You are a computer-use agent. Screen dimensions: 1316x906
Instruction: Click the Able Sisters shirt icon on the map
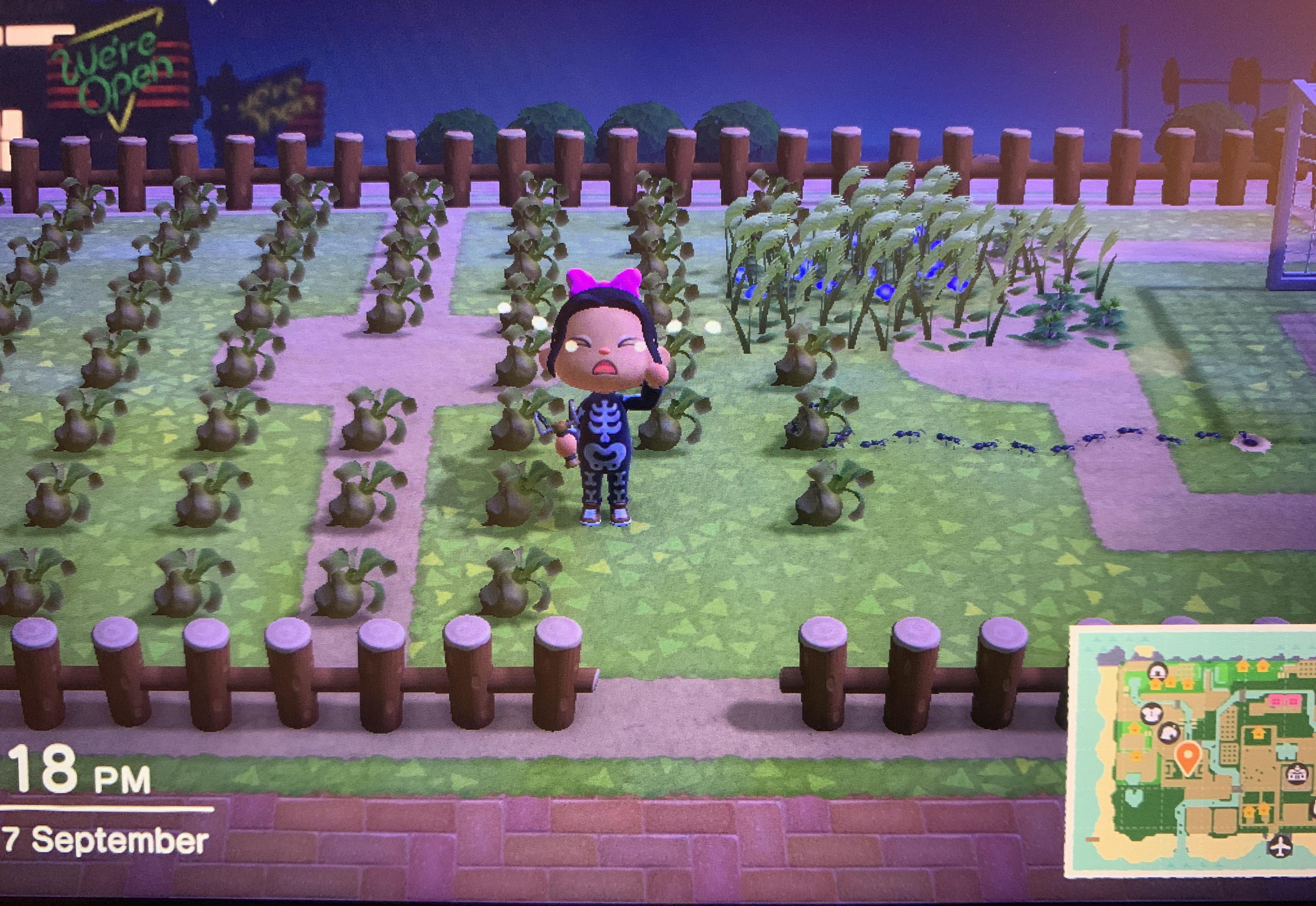(x=1152, y=714)
